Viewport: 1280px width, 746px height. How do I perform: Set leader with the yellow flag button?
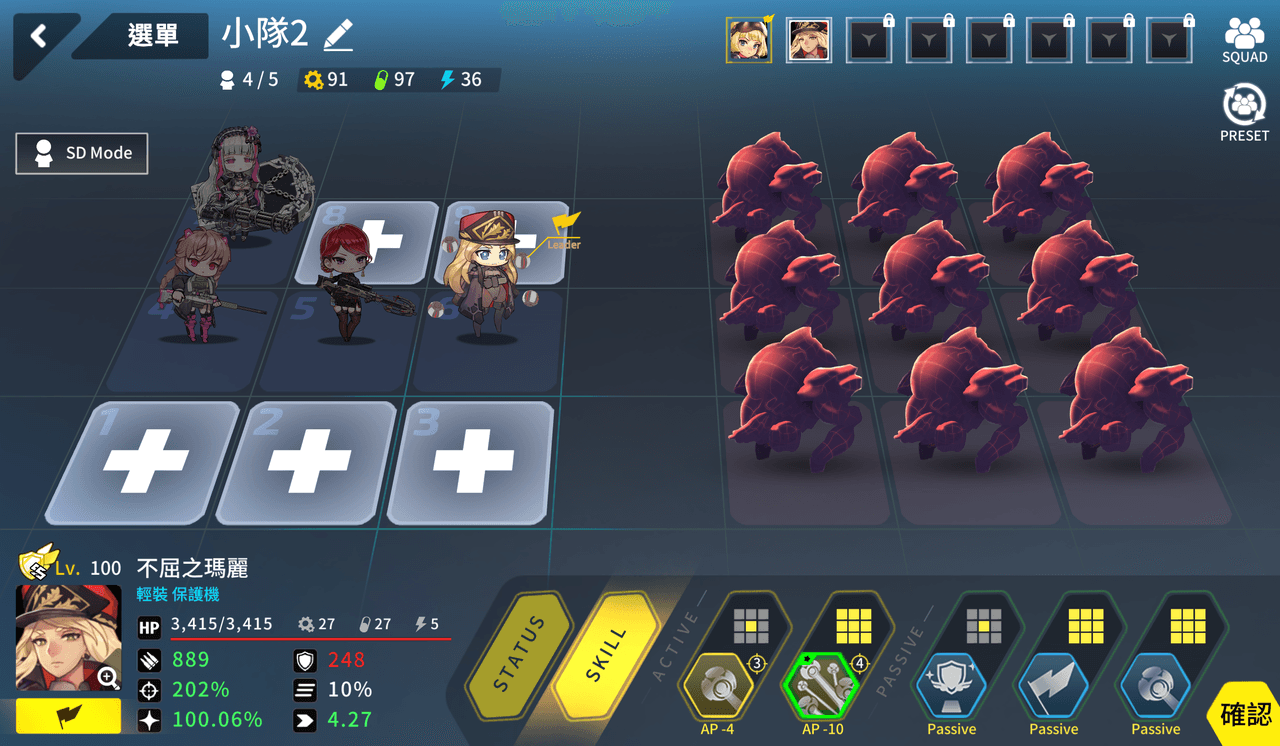click(68, 716)
